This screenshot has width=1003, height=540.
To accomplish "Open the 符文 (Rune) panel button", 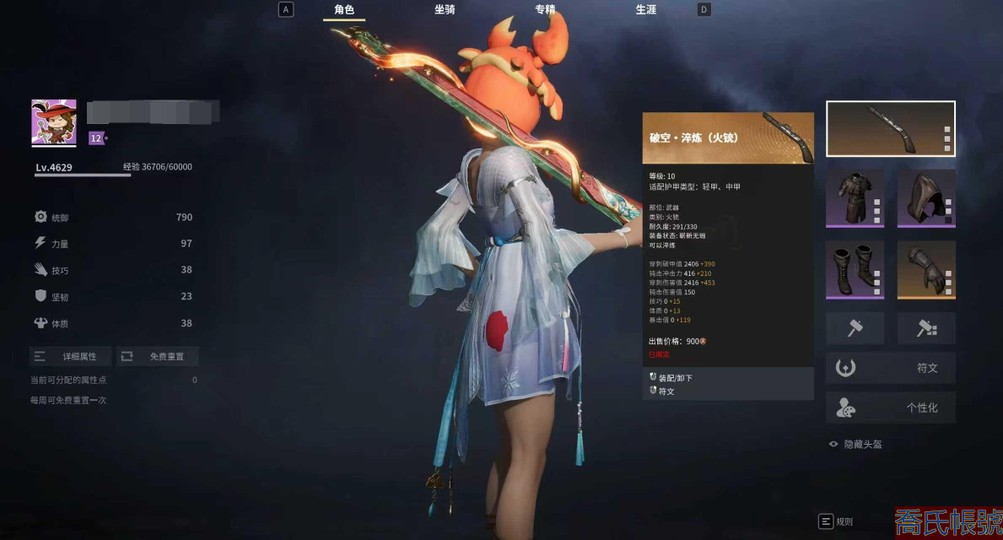I will point(890,368).
